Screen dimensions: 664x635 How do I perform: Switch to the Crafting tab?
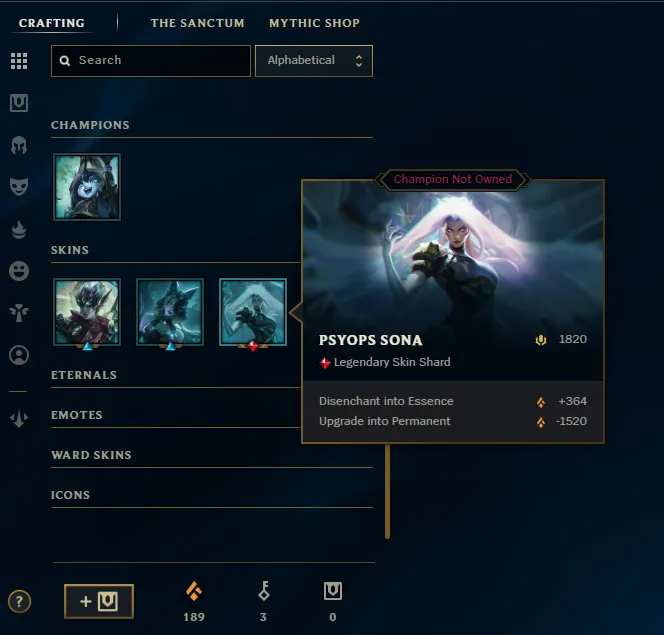point(52,23)
